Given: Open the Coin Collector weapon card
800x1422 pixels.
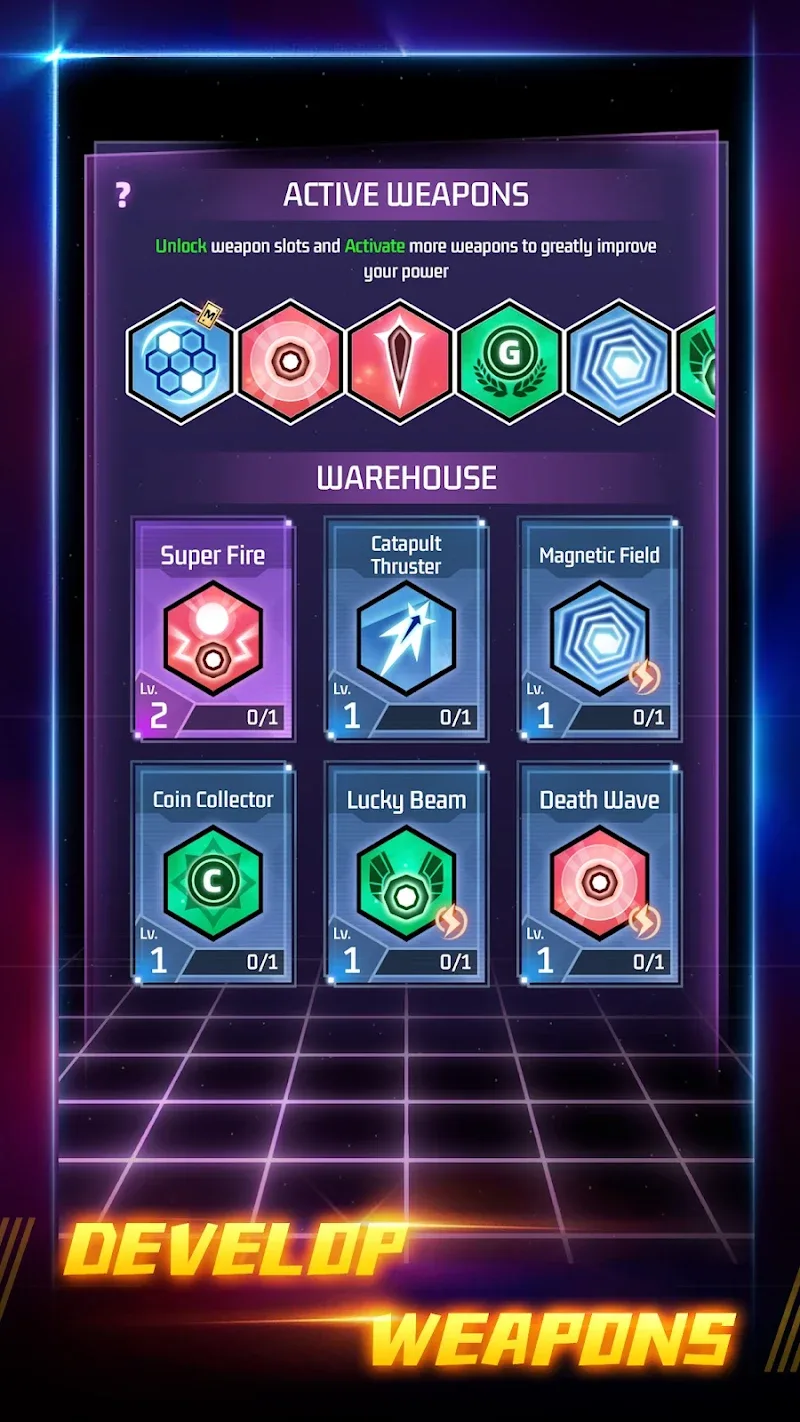Looking at the screenshot, I should pyautogui.click(x=213, y=872).
